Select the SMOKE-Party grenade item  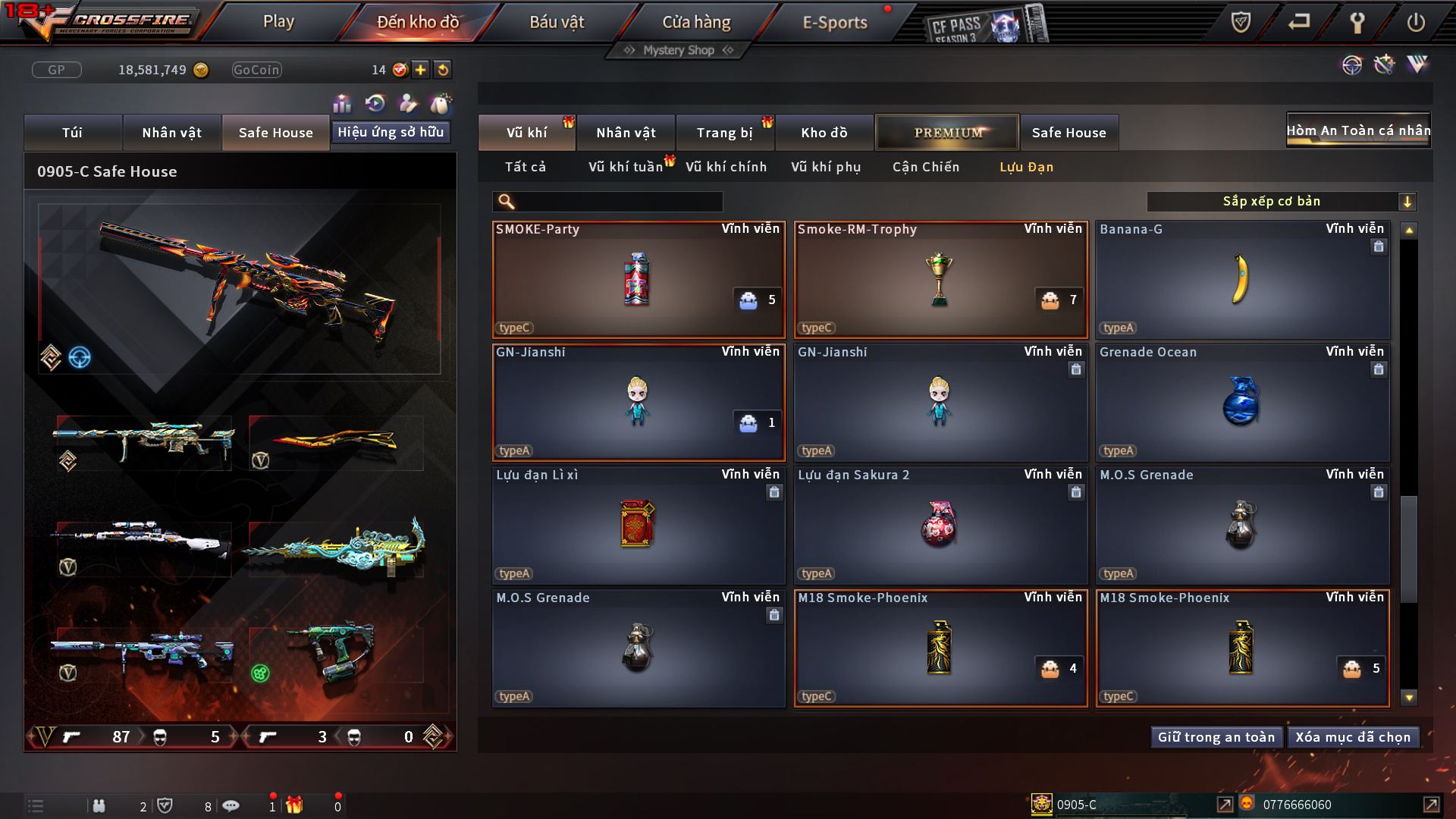[638, 280]
